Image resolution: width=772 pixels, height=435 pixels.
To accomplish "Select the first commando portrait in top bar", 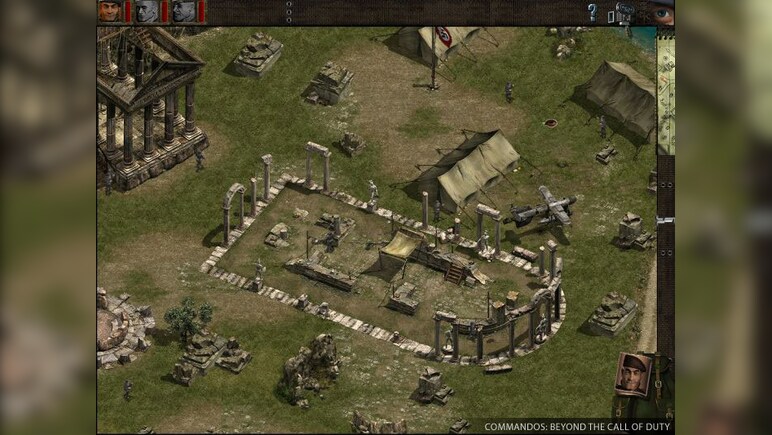I will 109,11.
